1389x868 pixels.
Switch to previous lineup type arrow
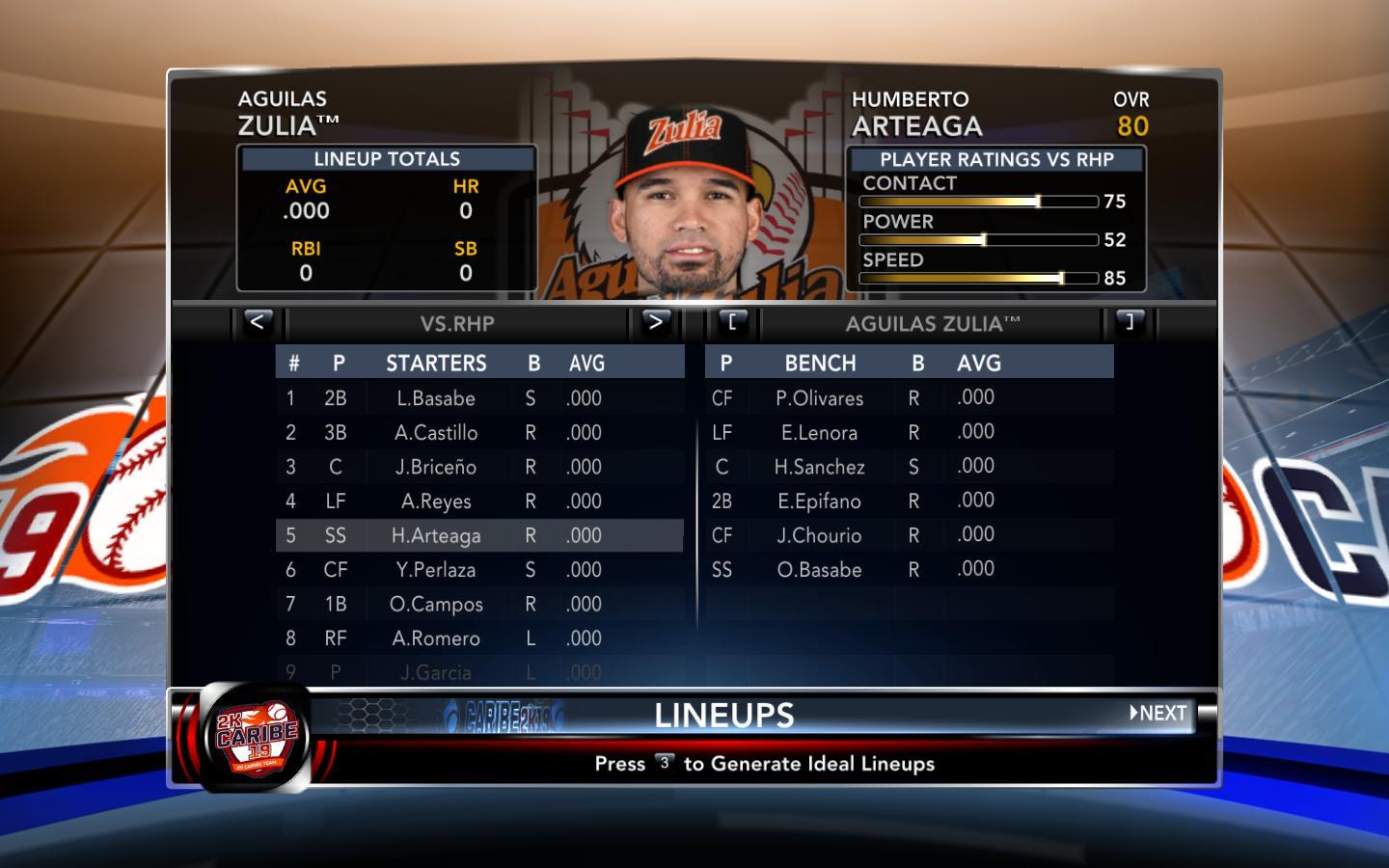click(x=257, y=322)
